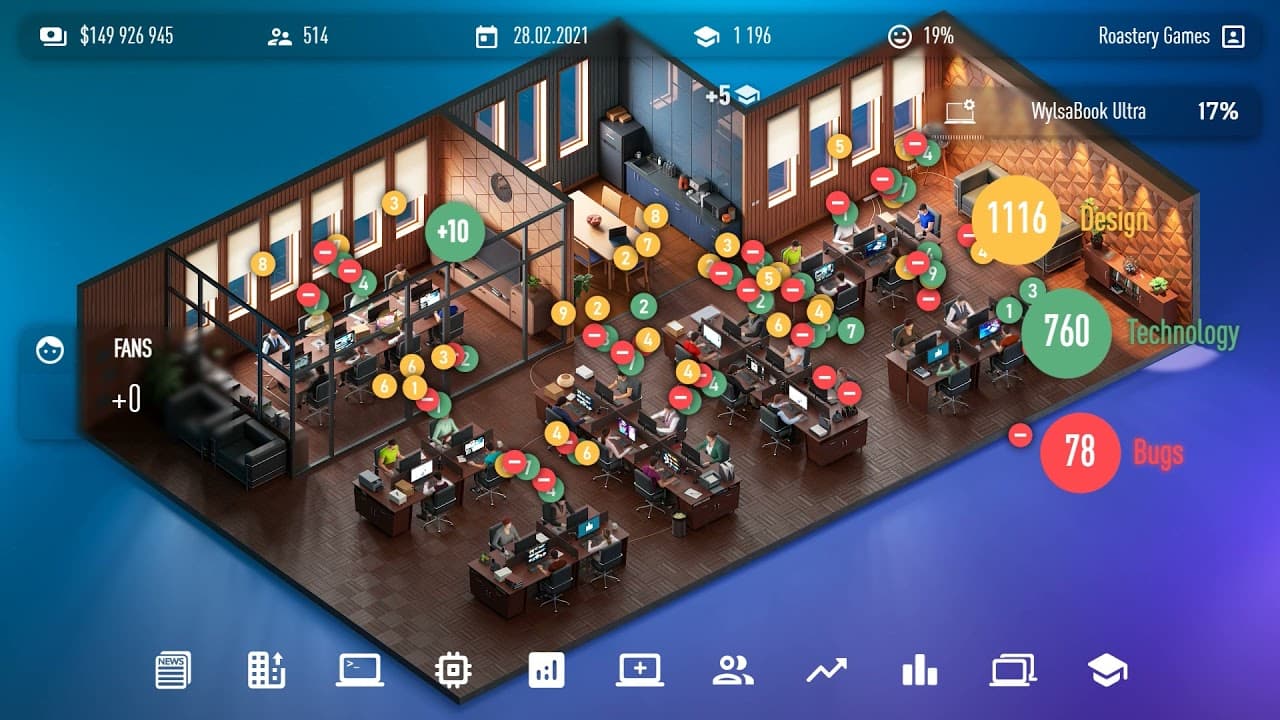
Task: Click the 1116 Design points bubble
Action: pos(1014,220)
